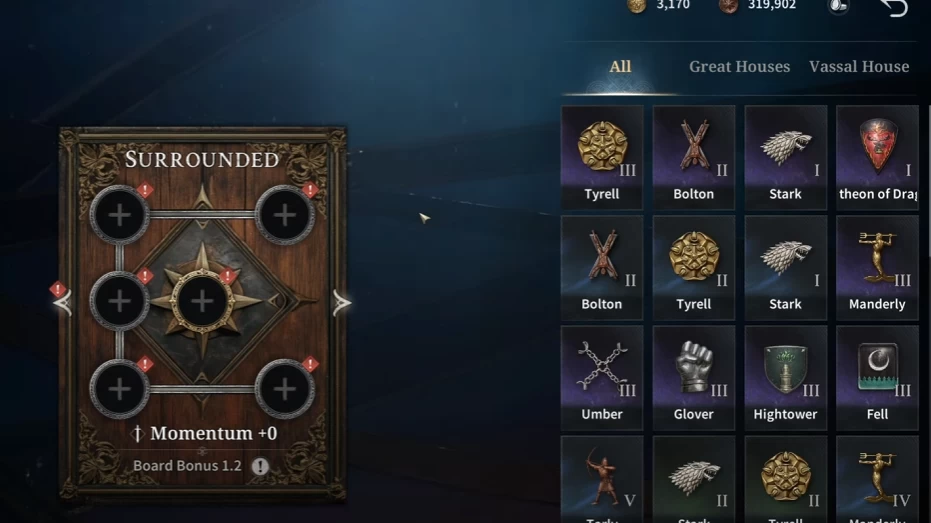The width and height of the screenshot is (931, 523).
Task: Open the Vassal House tab
Action: tap(858, 67)
